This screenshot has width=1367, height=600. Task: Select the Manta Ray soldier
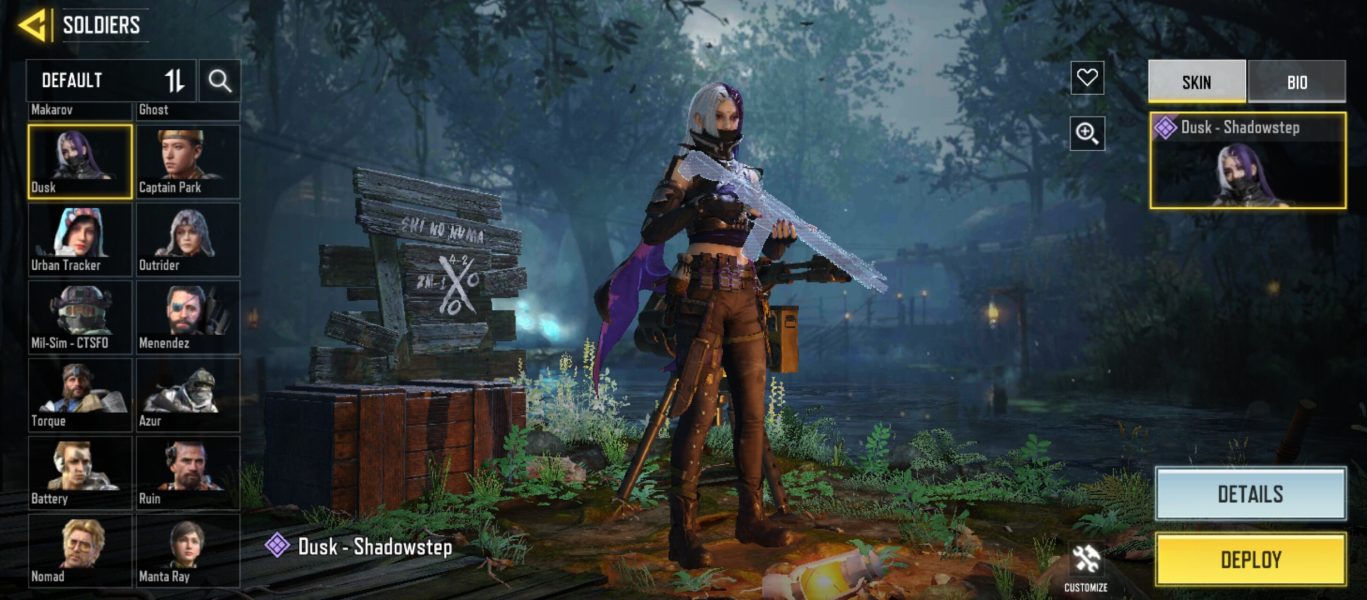click(188, 550)
